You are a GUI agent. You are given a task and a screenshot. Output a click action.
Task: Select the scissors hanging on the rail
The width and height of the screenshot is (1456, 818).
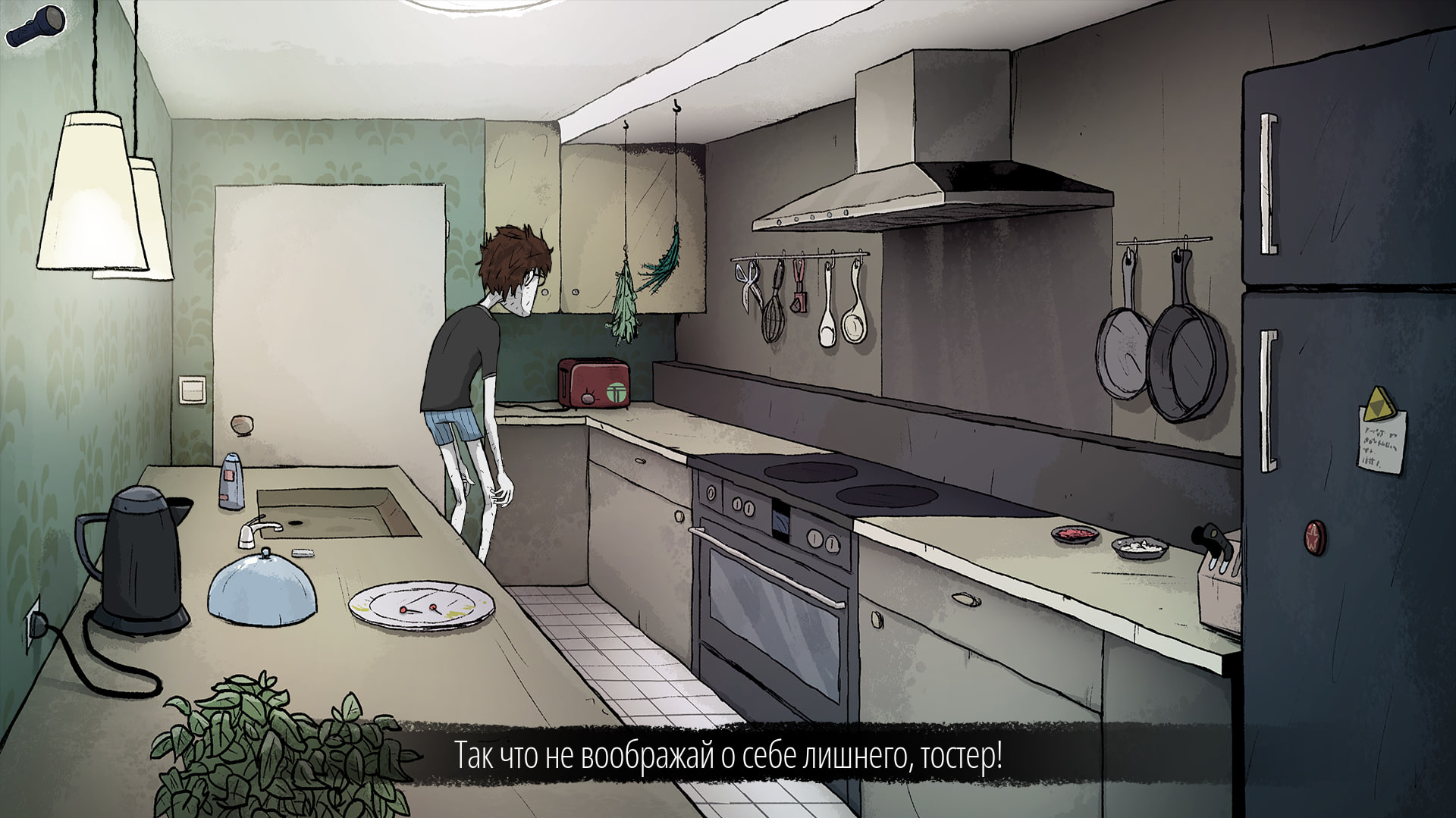point(747,288)
